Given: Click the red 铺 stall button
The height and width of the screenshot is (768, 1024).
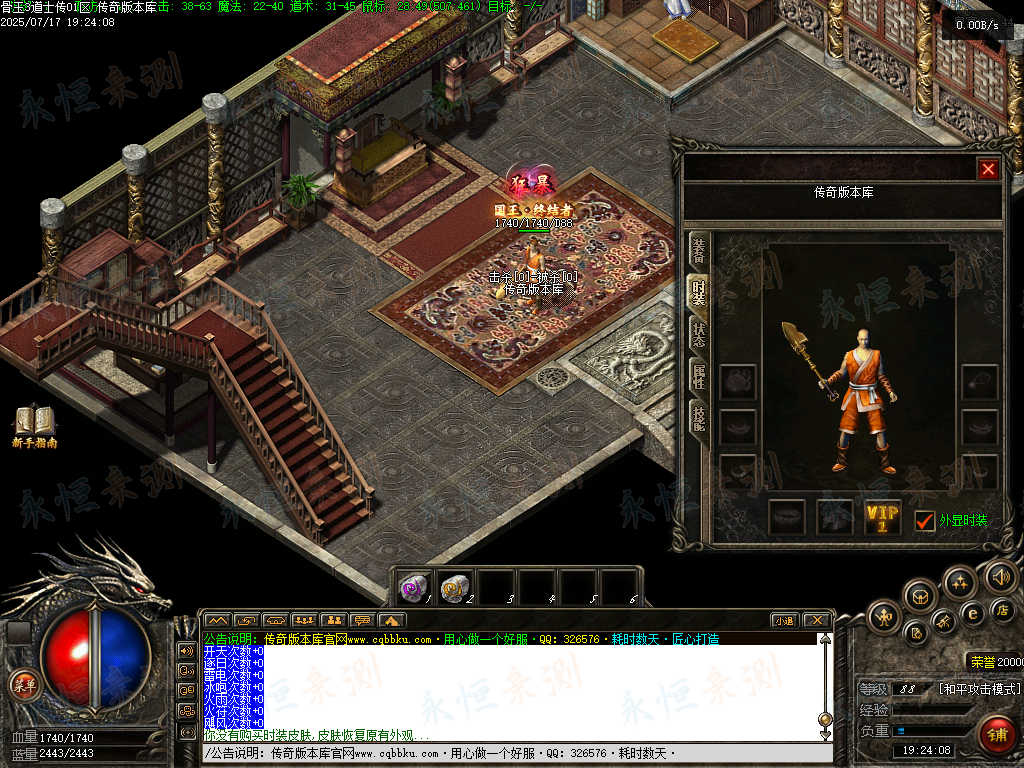Looking at the screenshot, I should 996,735.
